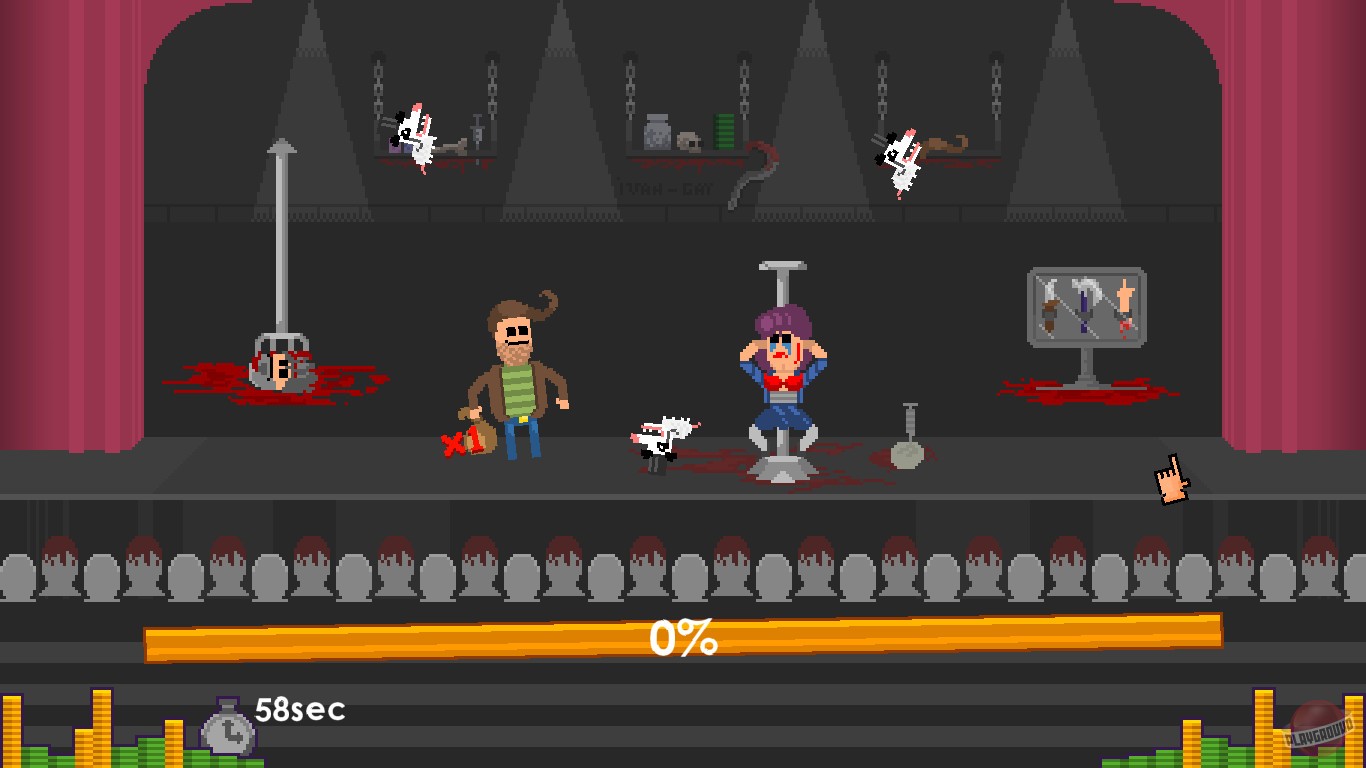Click the red hook beside the shelf

click(x=755, y=165)
